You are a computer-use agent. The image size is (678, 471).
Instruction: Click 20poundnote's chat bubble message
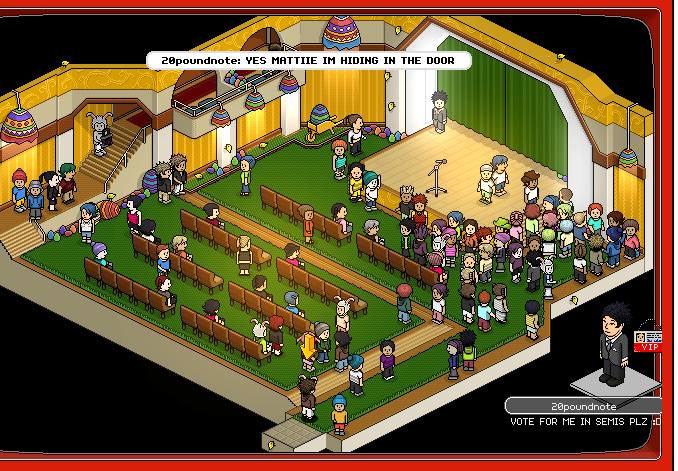click(x=307, y=61)
